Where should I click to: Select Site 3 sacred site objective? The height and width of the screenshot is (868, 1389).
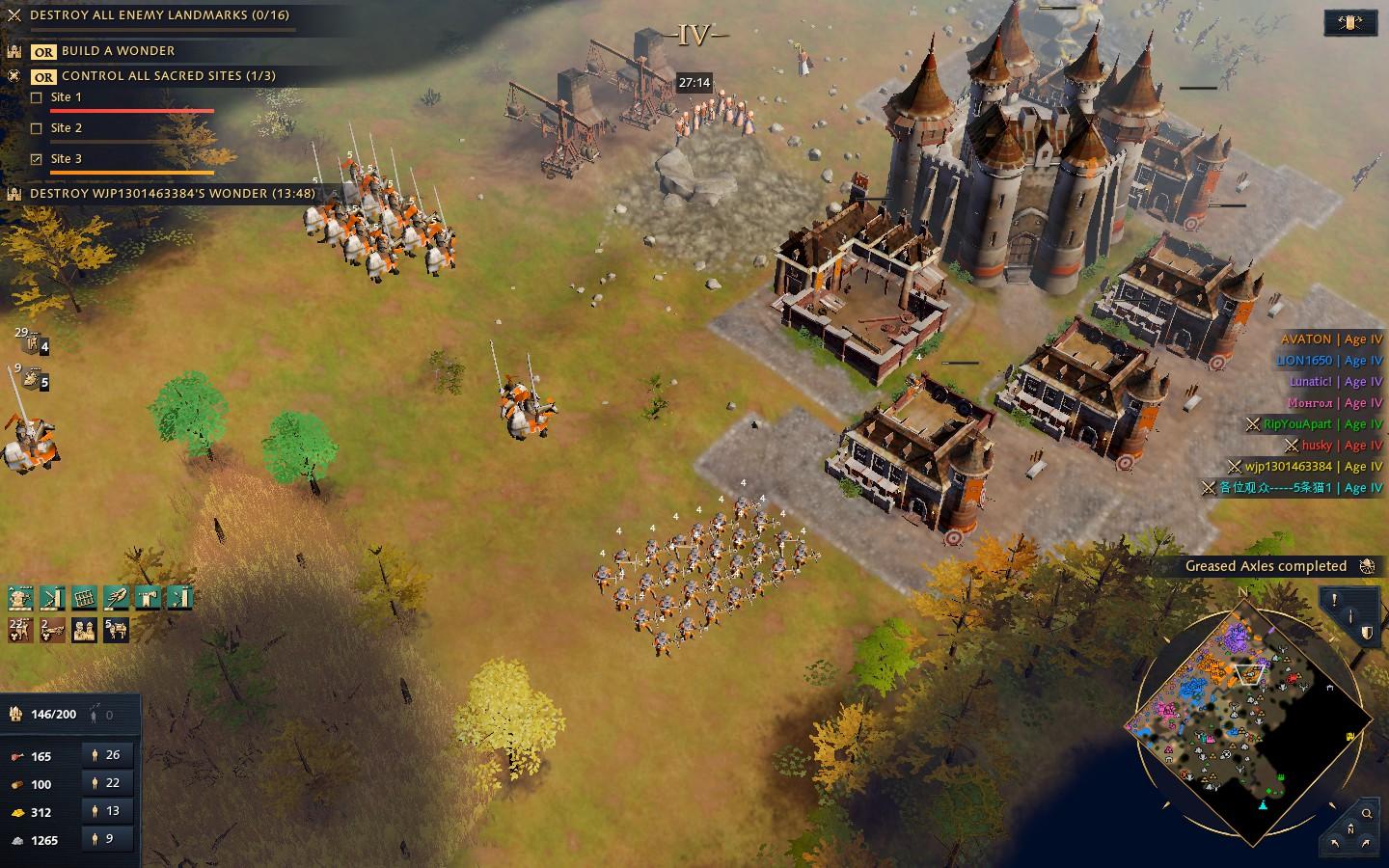pos(66,159)
